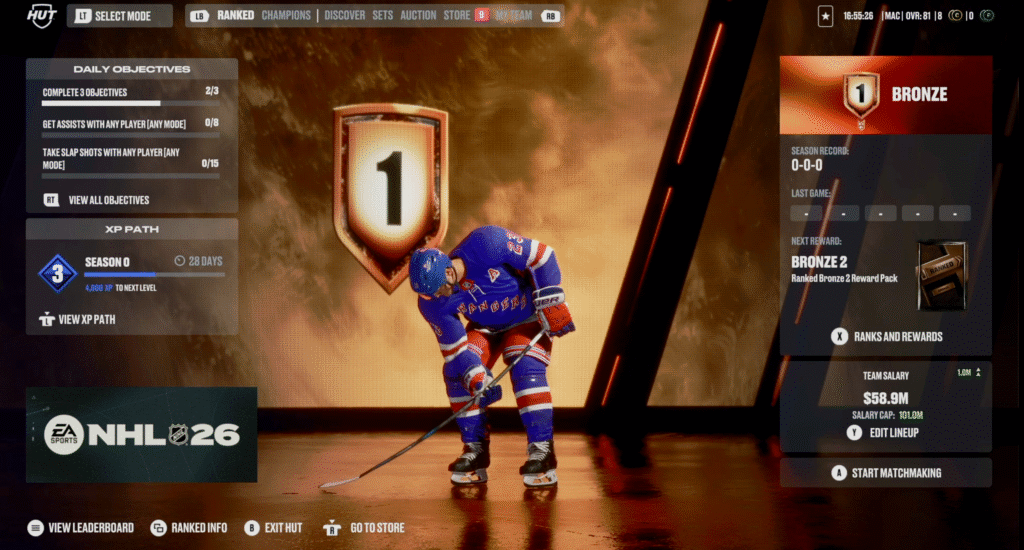Open the My Team tab
The image size is (1024, 550).
514,15
